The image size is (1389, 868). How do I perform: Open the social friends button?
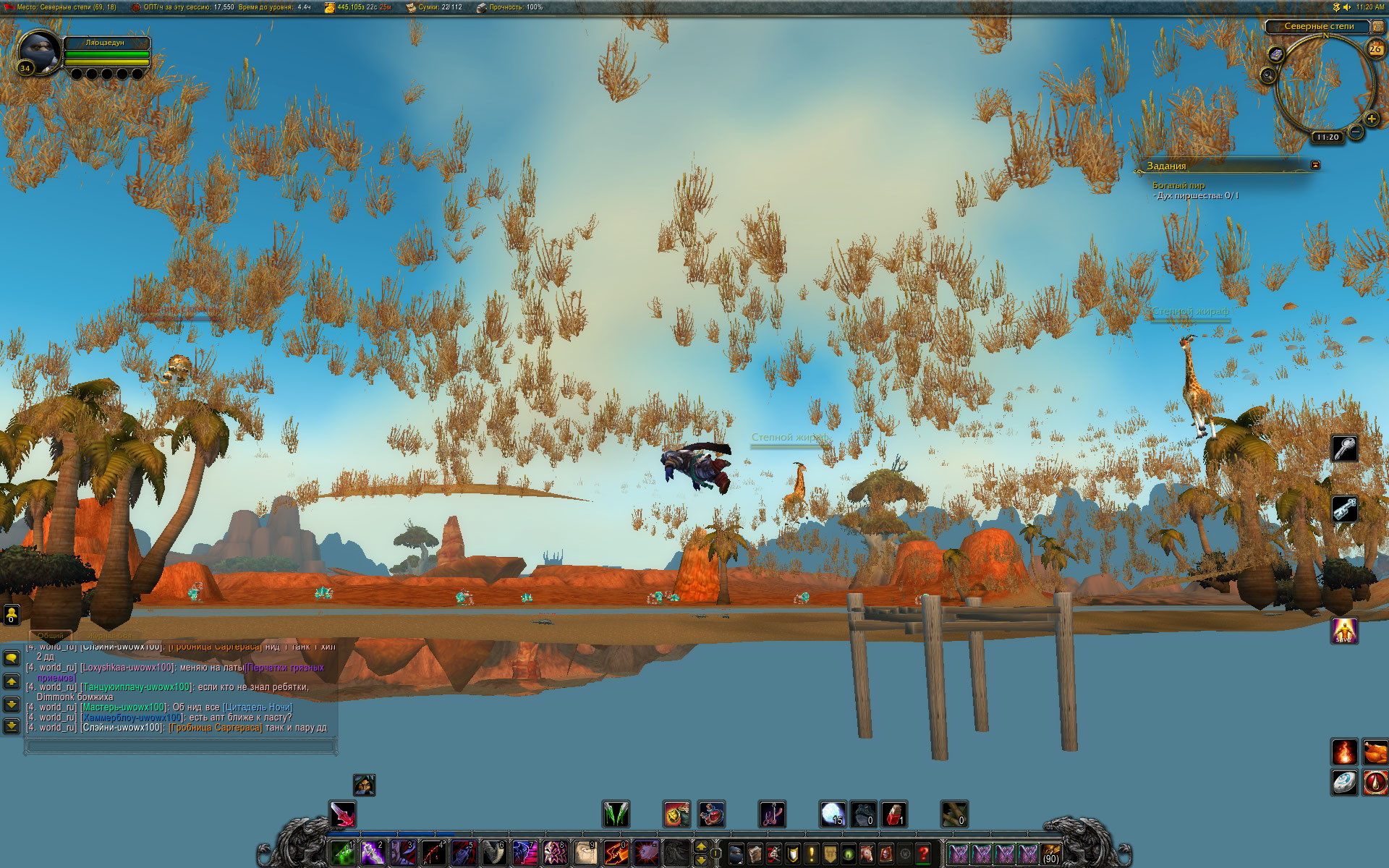click(12, 615)
